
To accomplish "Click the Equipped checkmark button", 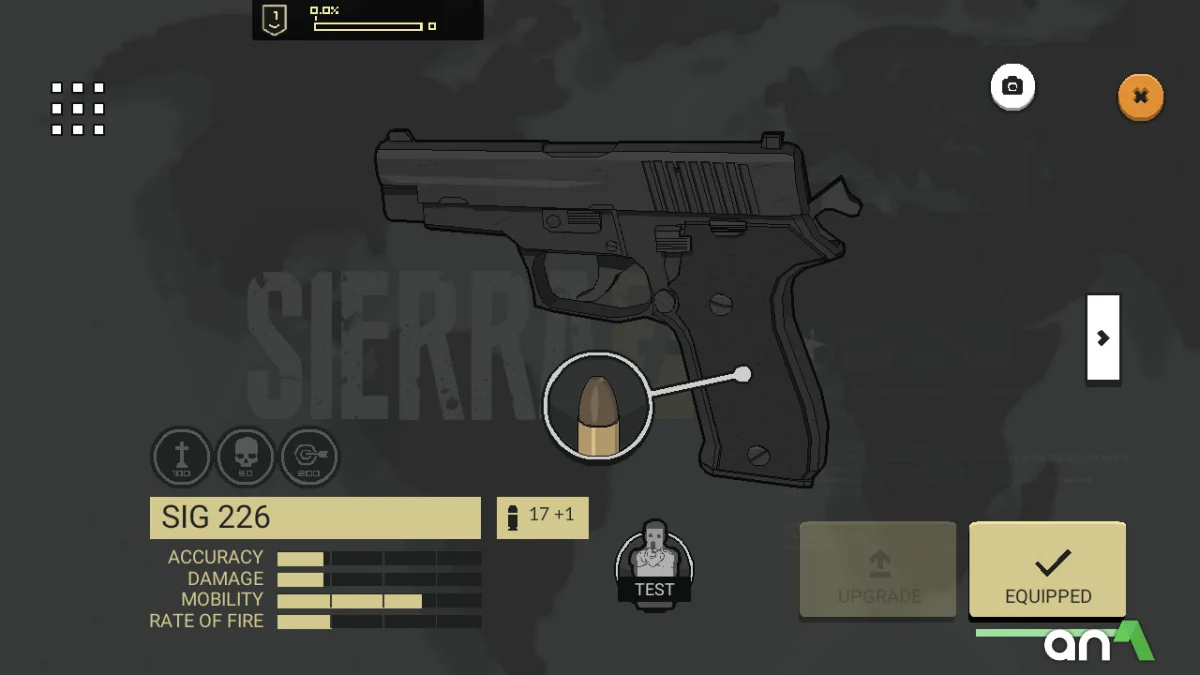I will point(1047,570).
